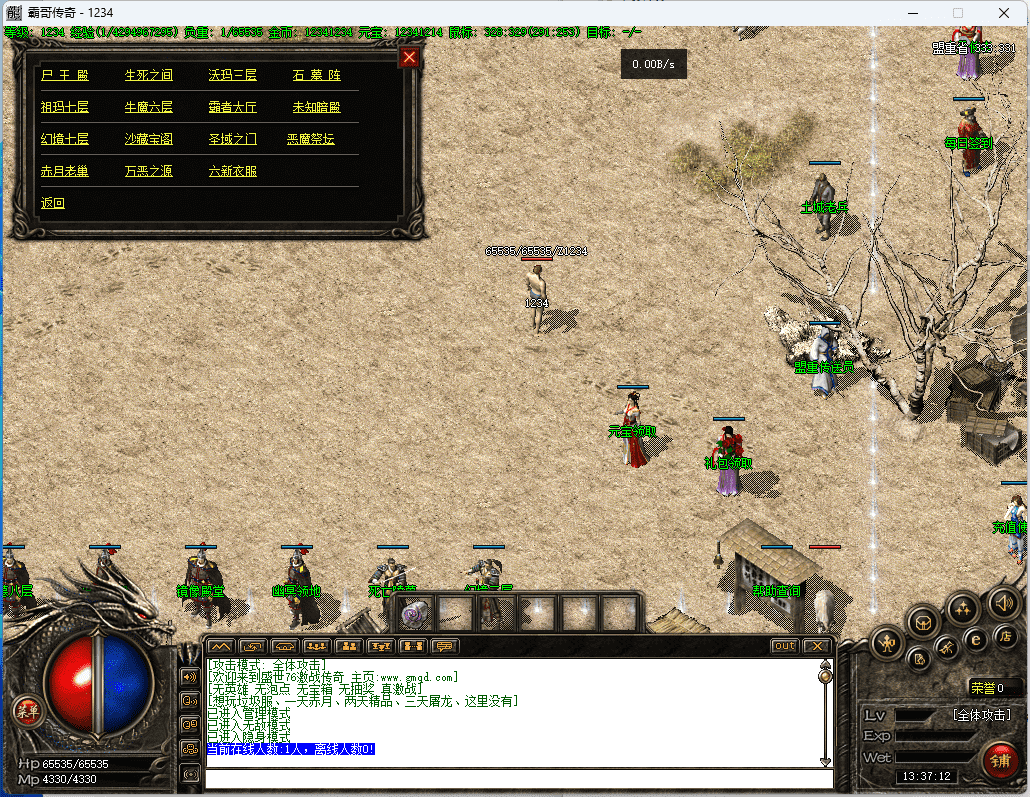
Task: Open the 圣域之门 destination
Action: pyautogui.click(x=232, y=139)
